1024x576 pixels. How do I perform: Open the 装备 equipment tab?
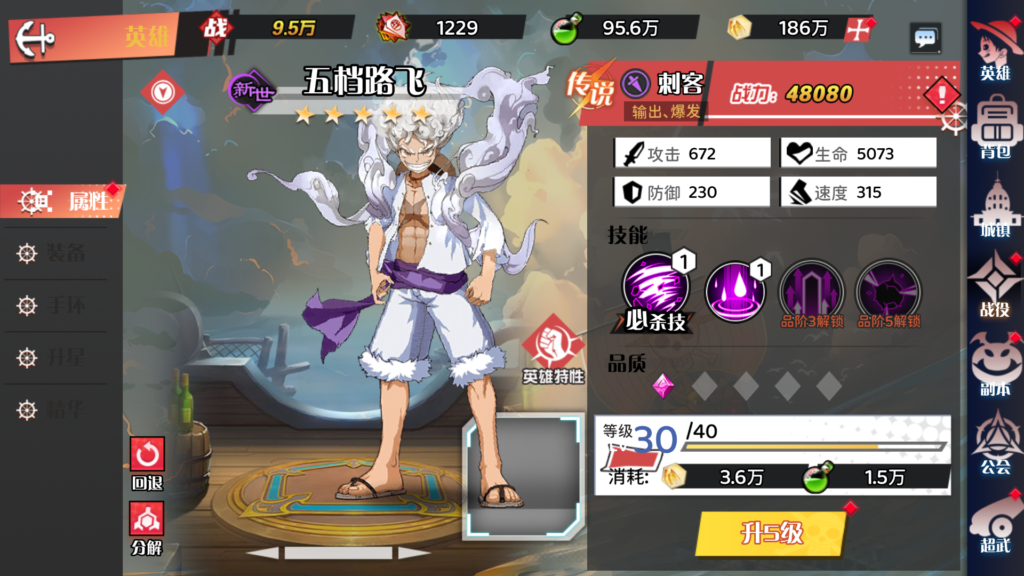pyautogui.click(x=60, y=253)
